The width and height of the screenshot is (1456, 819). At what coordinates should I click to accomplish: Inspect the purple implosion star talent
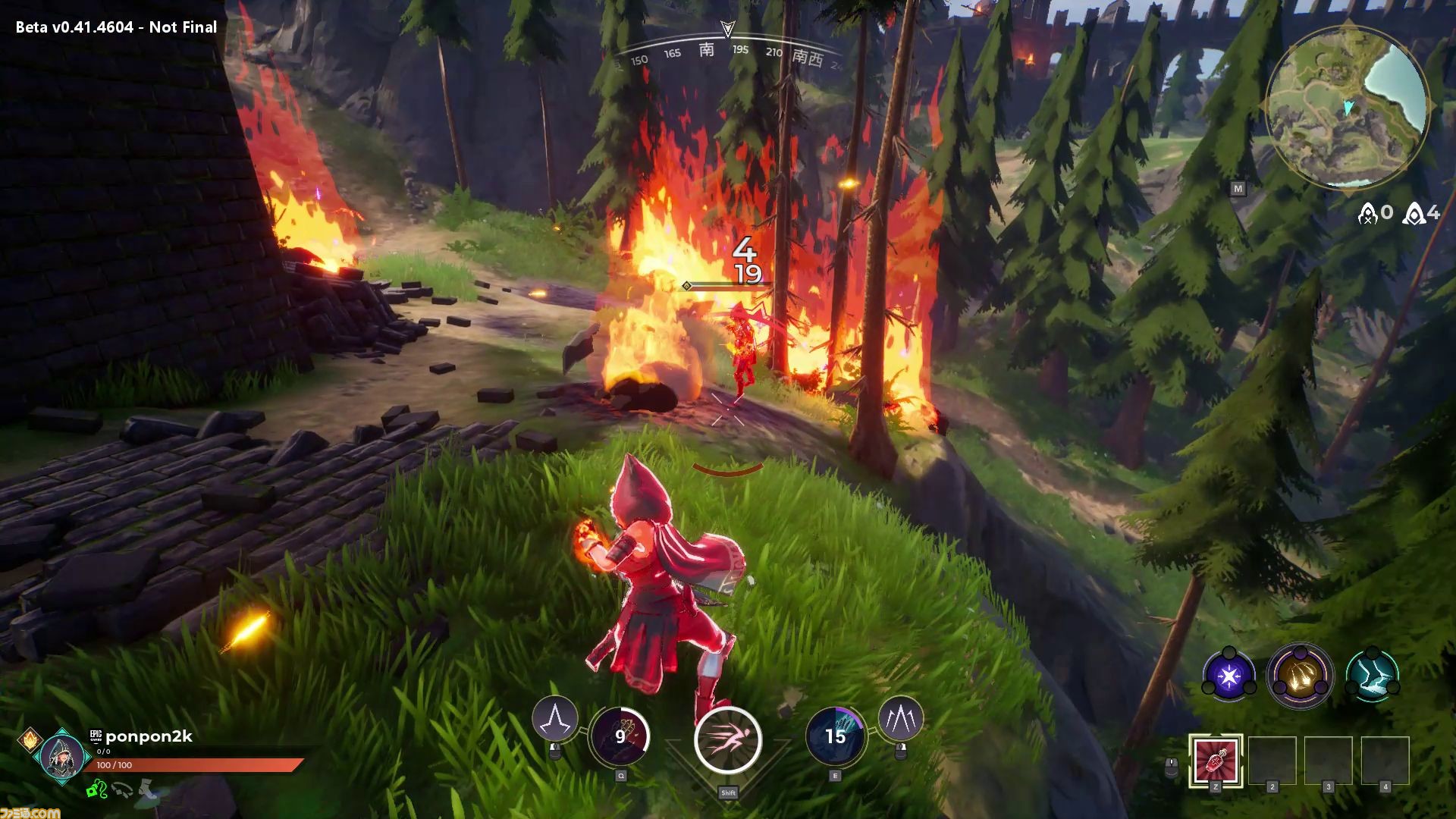click(x=1228, y=674)
